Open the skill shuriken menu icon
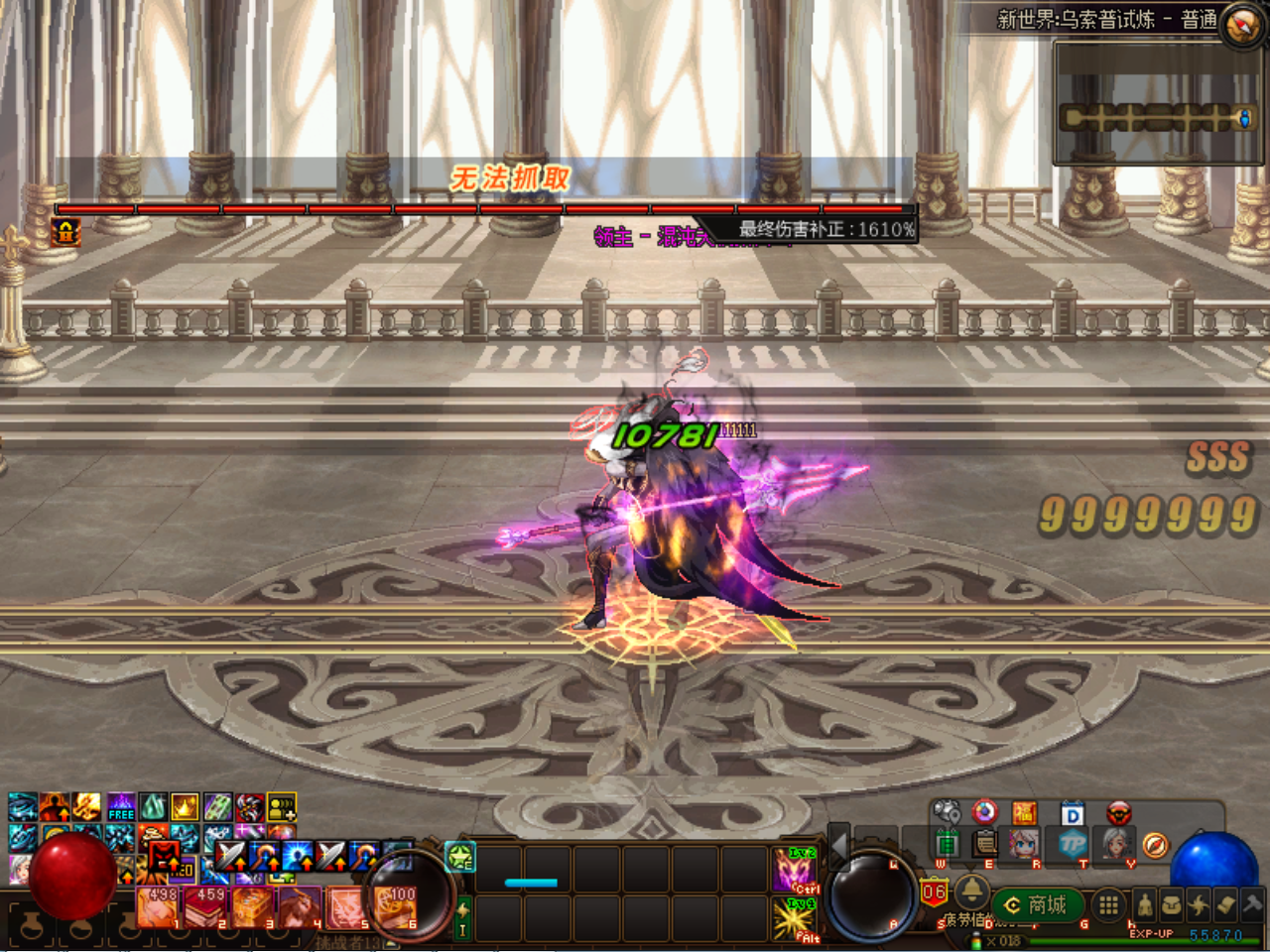This screenshot has height=952, width=1270. click(x=1199, y=904)
